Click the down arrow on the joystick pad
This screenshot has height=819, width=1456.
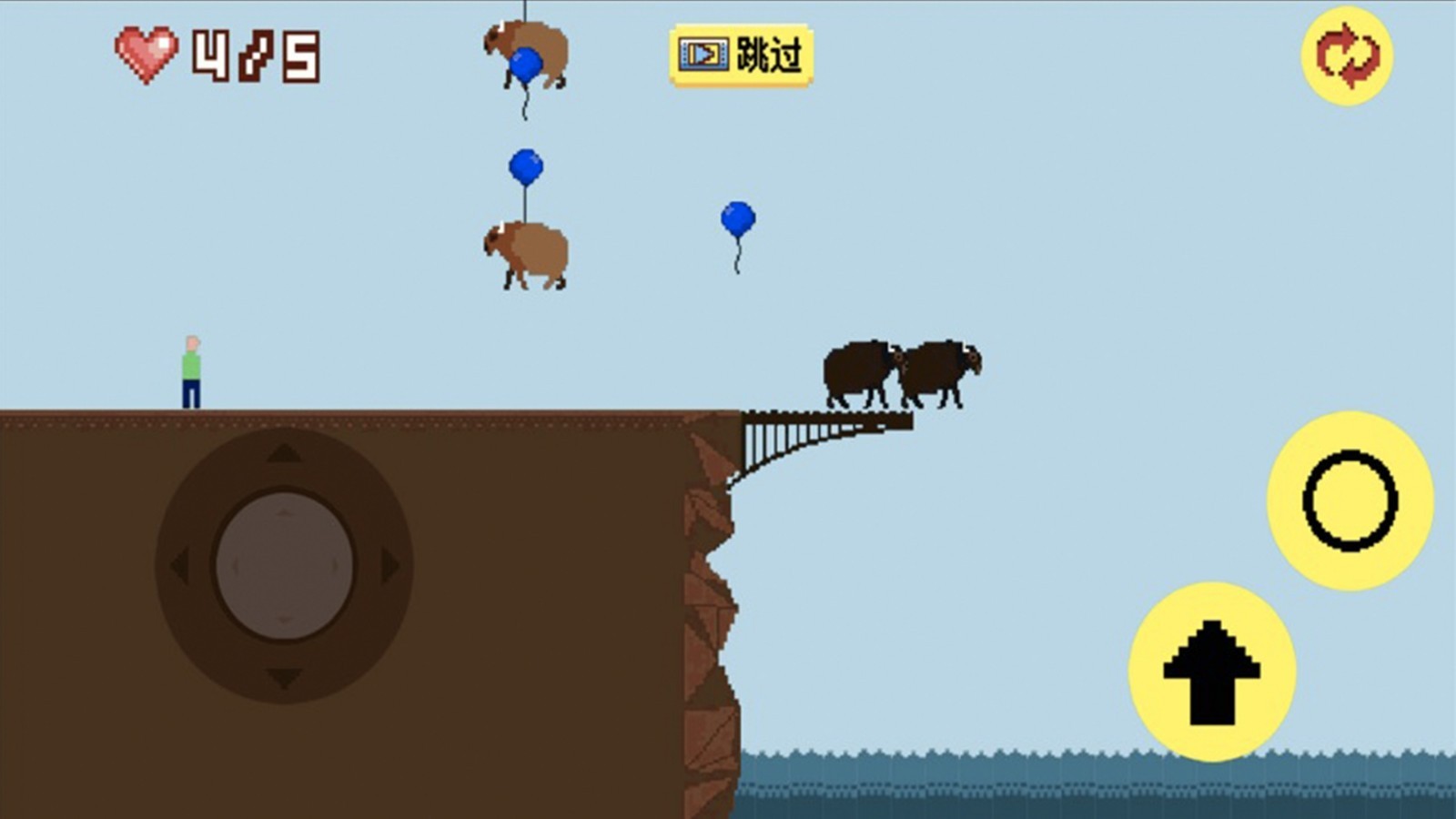(282, 675)
